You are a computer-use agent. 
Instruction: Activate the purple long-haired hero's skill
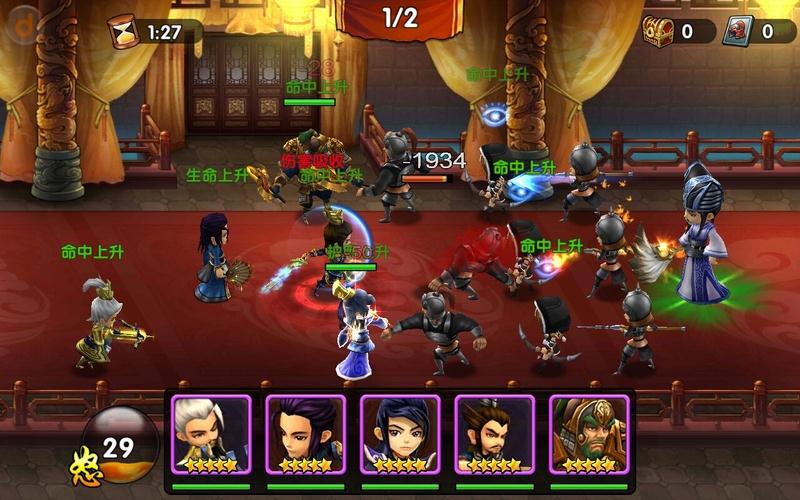[305, 434]
